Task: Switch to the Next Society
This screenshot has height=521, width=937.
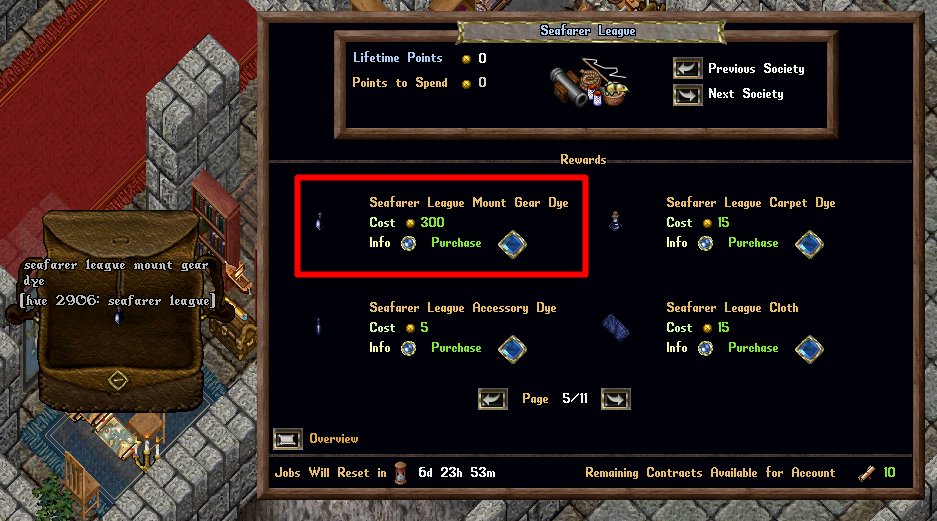Action: click(687, 94)
